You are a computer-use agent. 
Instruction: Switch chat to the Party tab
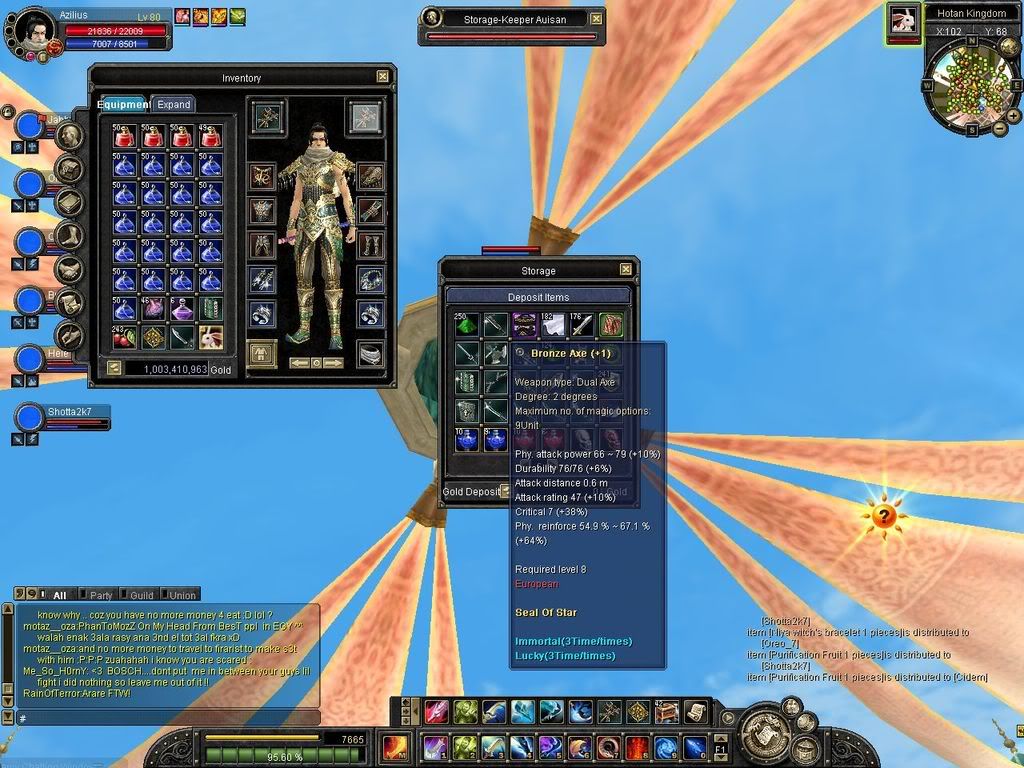pos(100,595)
